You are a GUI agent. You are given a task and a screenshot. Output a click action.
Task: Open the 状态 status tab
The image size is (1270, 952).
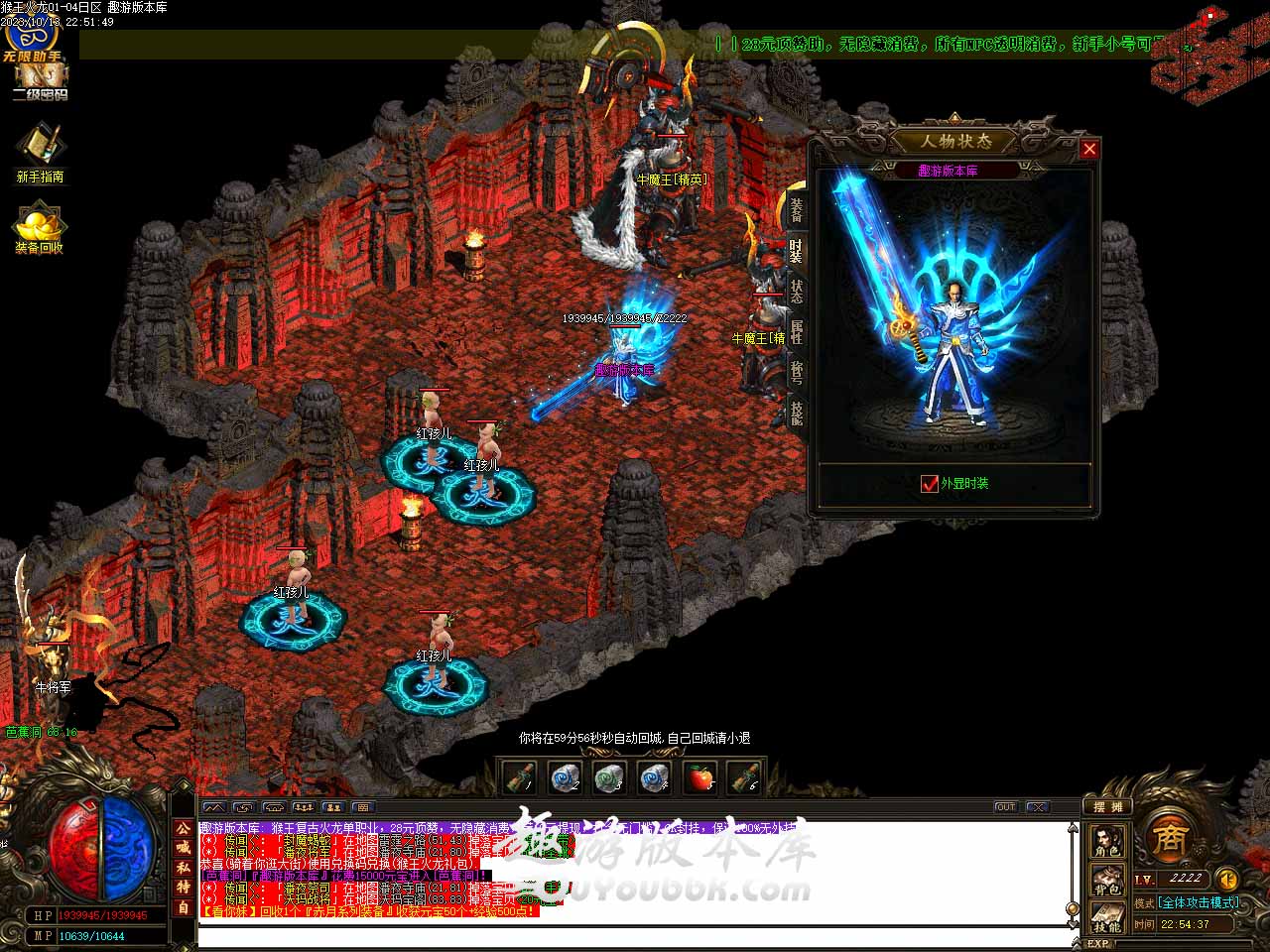[x=796, y=291]
